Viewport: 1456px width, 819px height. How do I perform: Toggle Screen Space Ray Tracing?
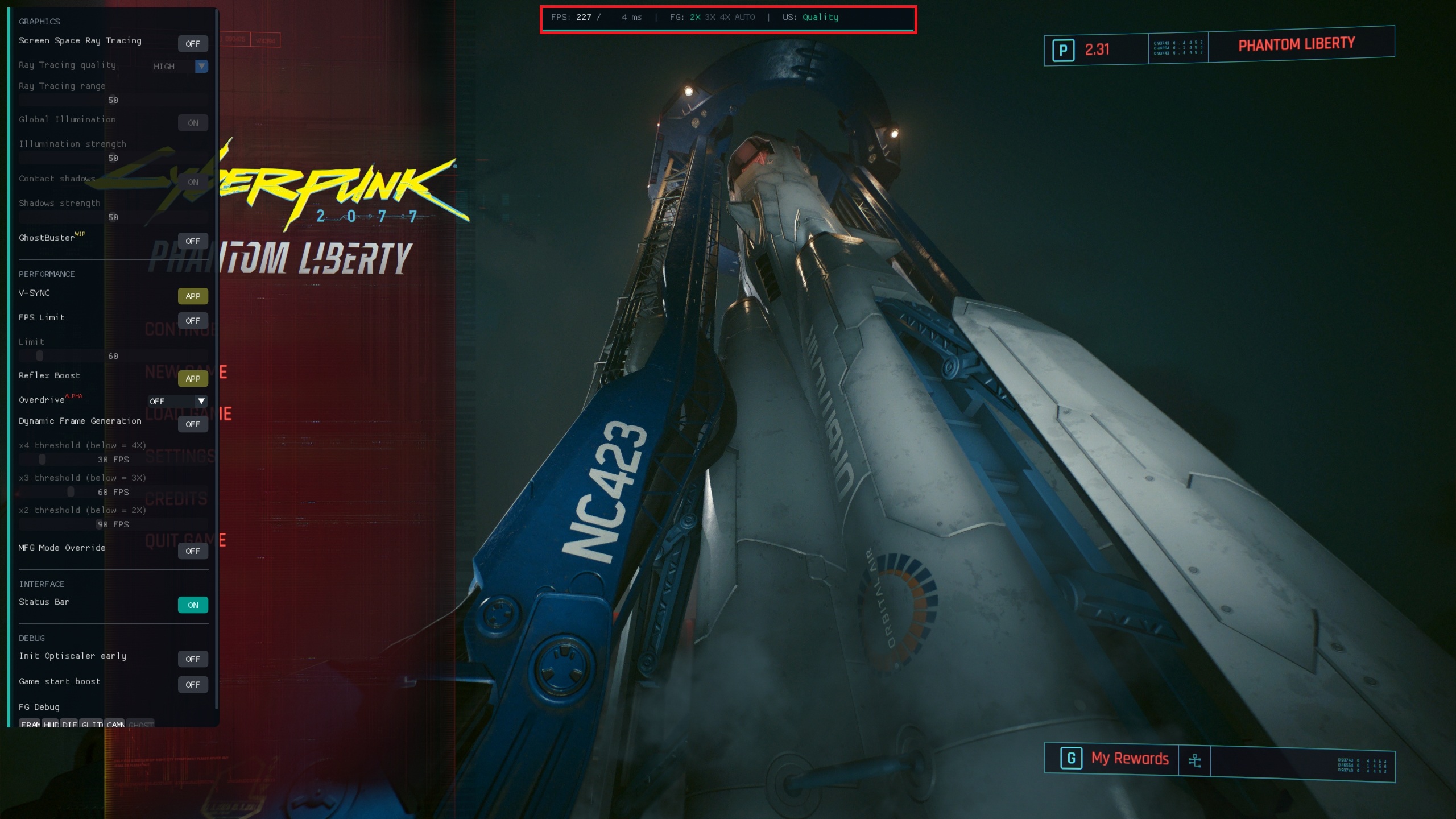193,43
